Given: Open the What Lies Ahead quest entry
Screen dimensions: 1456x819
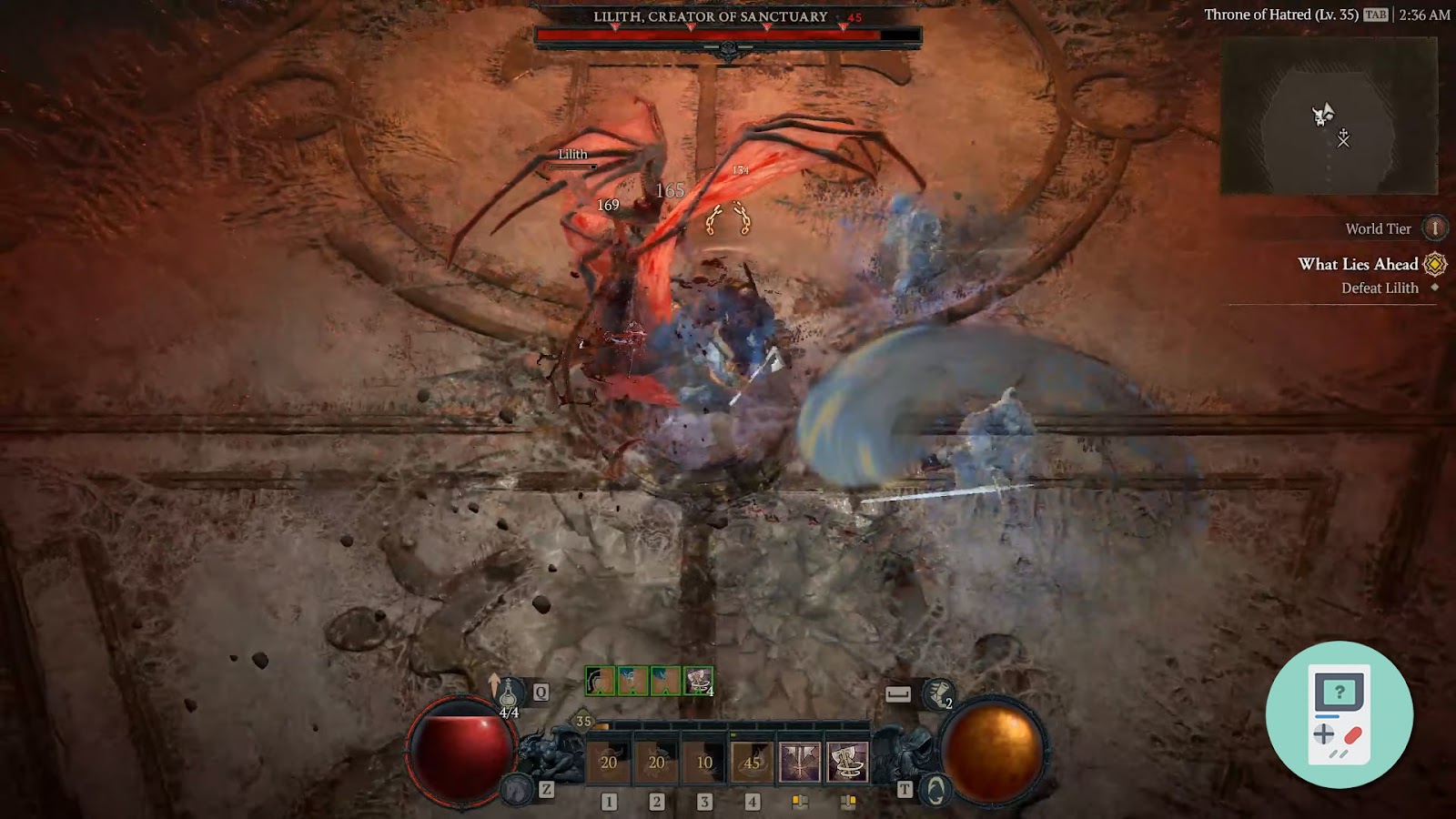Looking at the screenshot, I should coord(1358,265).
